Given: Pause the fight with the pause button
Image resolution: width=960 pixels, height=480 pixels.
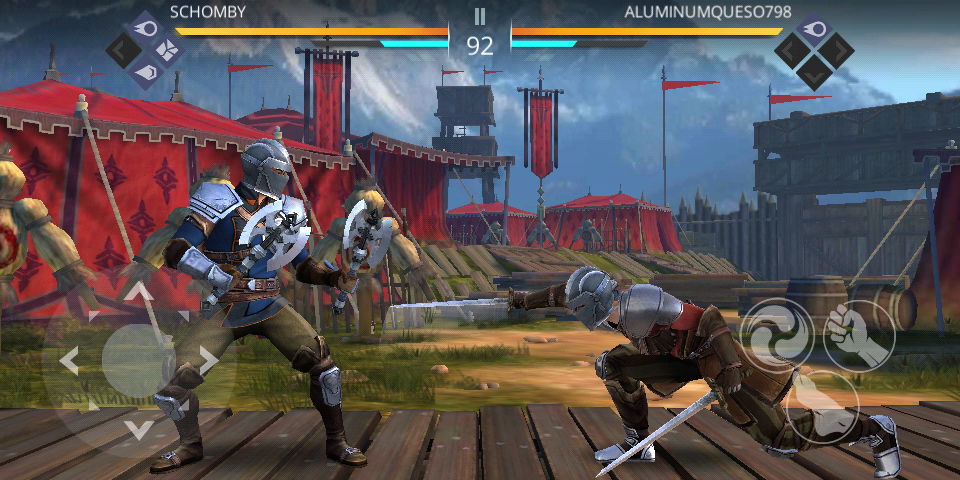Looking at the screenshot, I should (480, 16).
